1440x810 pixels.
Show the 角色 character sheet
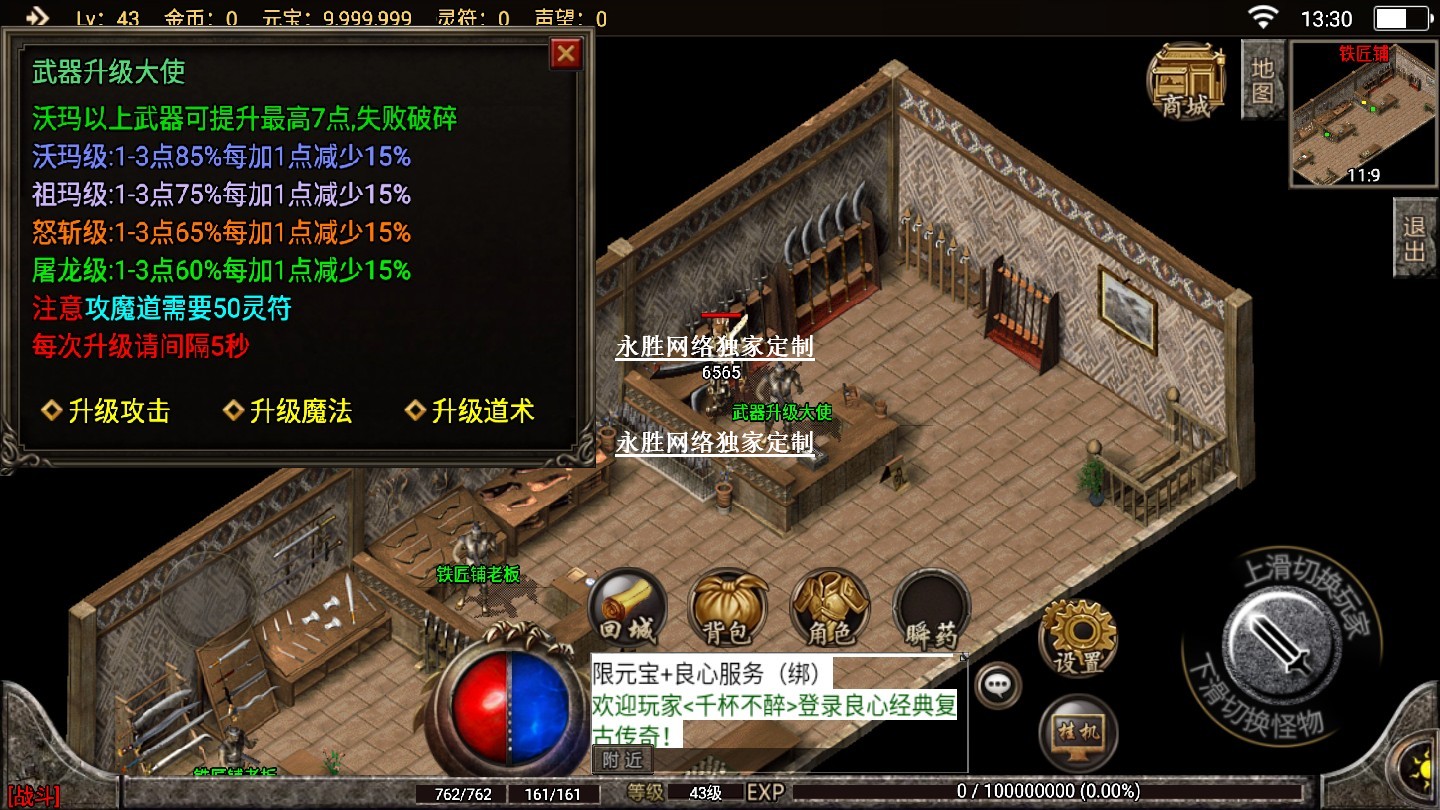(x=830, y=608)
